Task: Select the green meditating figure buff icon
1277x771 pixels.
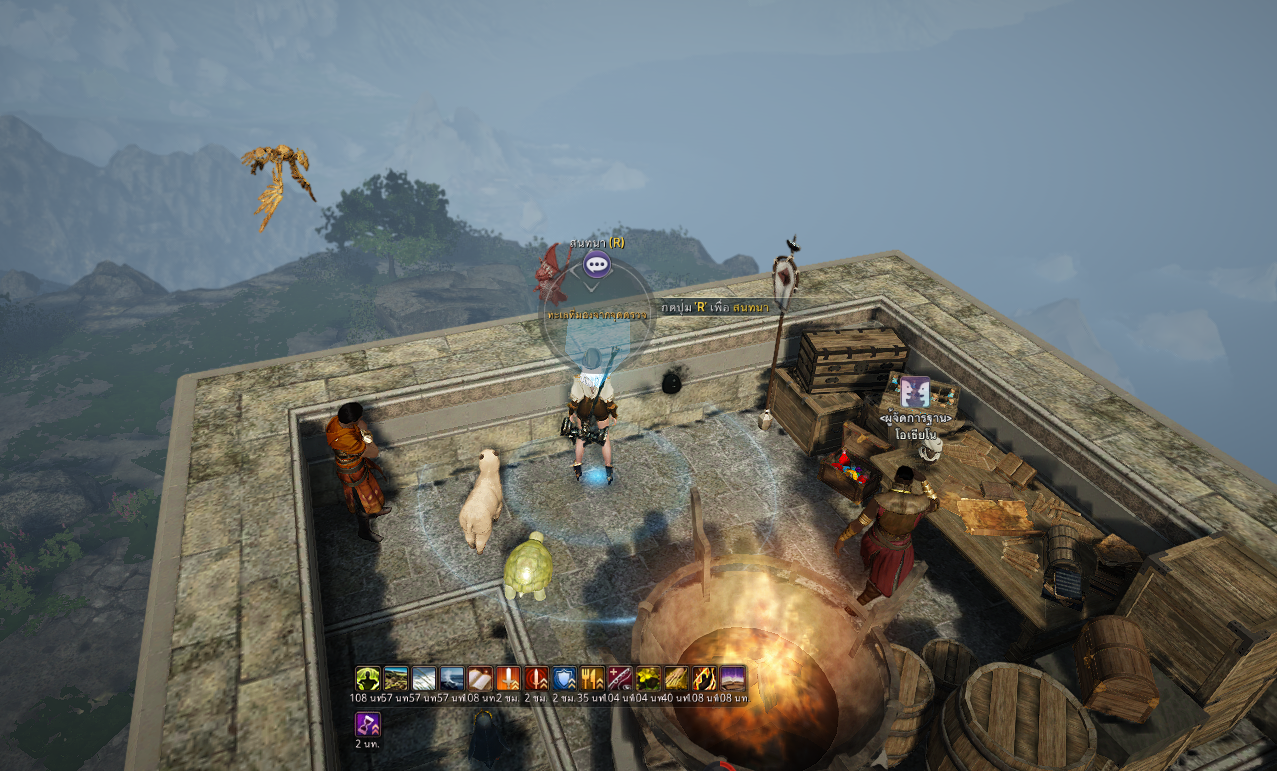Action: 368,679
